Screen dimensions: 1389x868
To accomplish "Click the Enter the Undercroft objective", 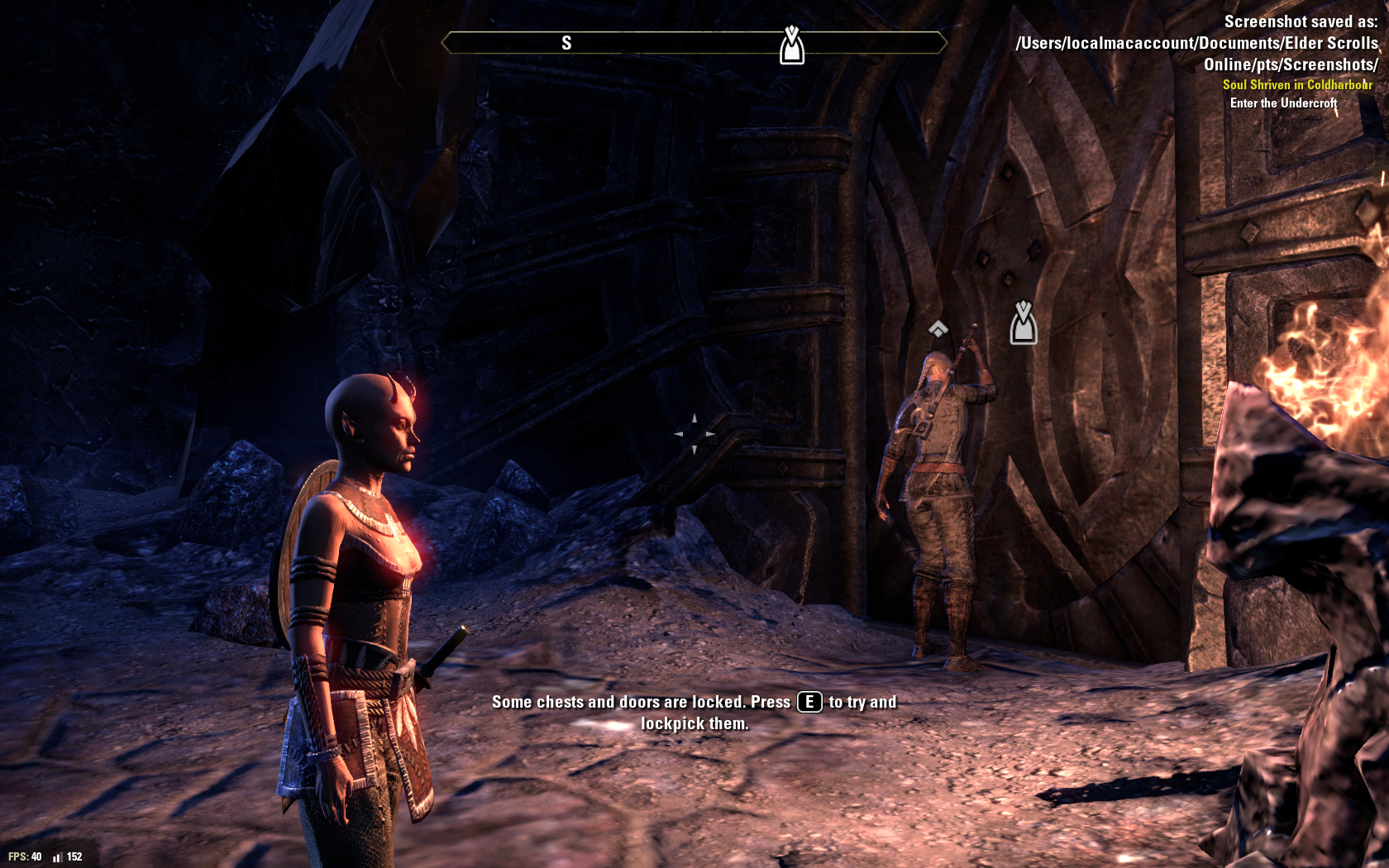I will 1283,103.
